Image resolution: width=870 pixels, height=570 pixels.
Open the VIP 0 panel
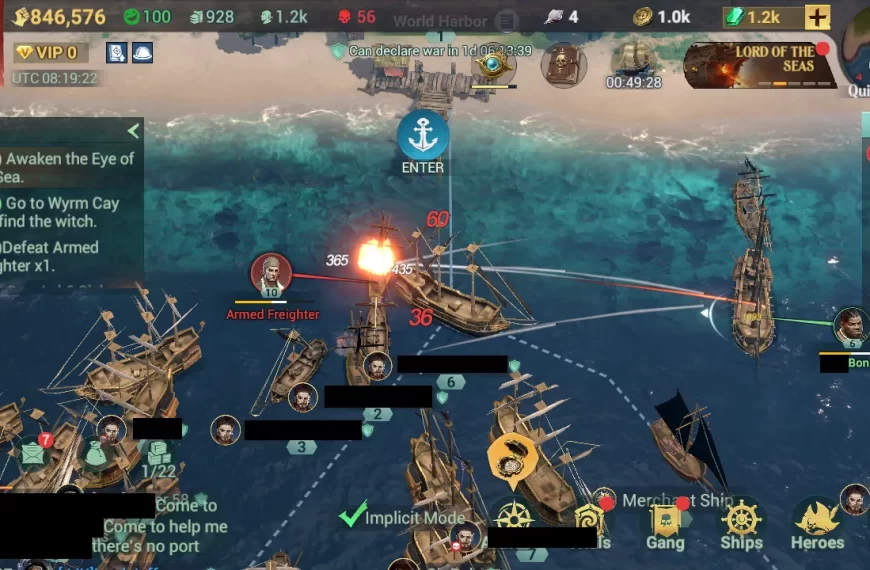[x=50, y=53]
